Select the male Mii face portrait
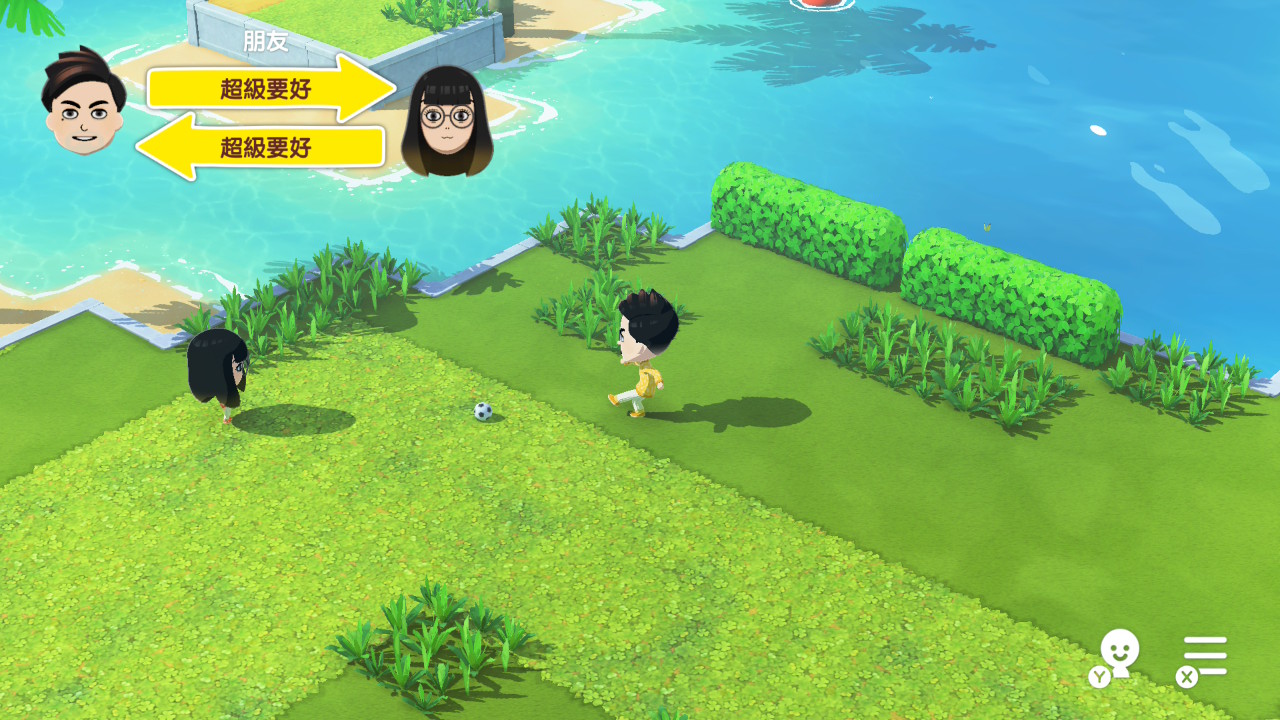This screenshot has width=1280, height=720. click(83, 104)
